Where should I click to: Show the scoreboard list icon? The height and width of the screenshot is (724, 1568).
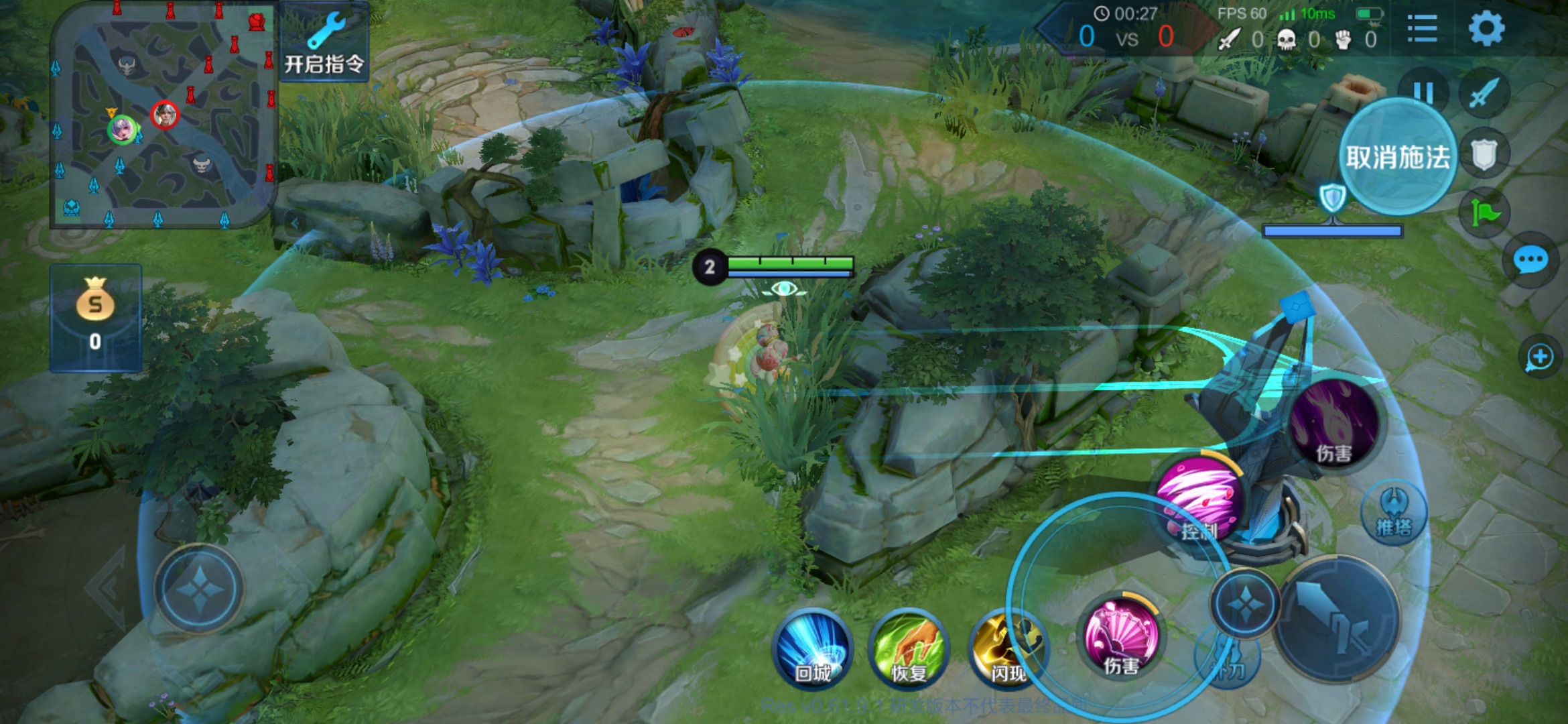pos(1422,29)
